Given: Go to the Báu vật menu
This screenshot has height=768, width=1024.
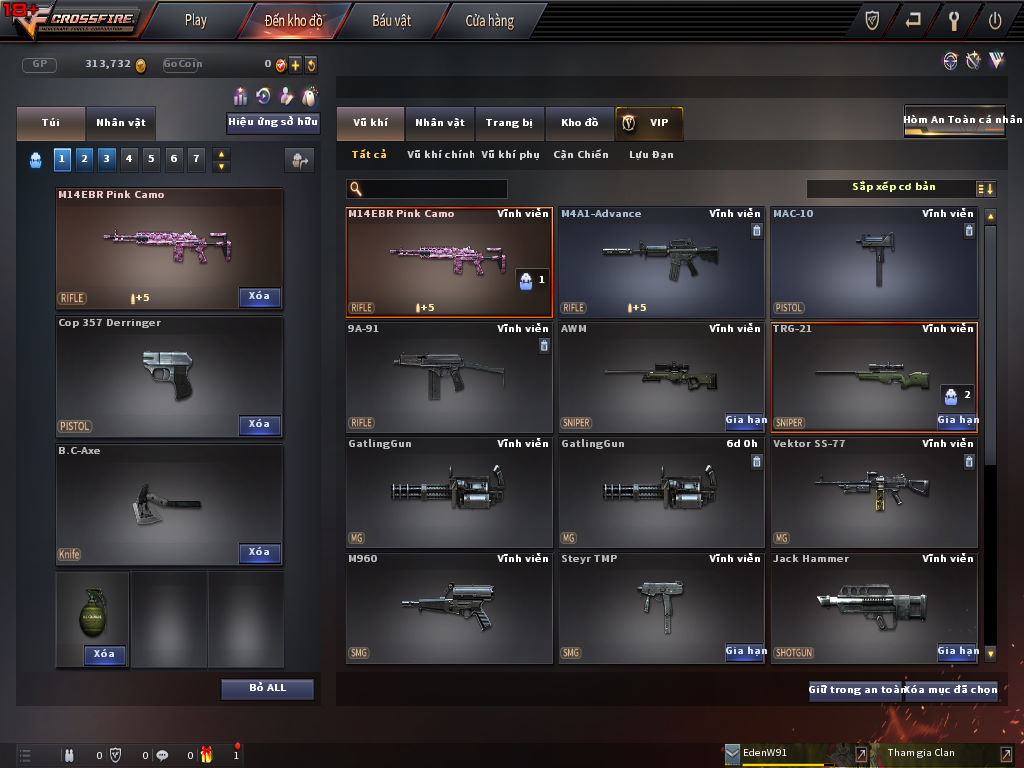Looking at the screenshot, I should pyautogui.click(x=391, y=20).
